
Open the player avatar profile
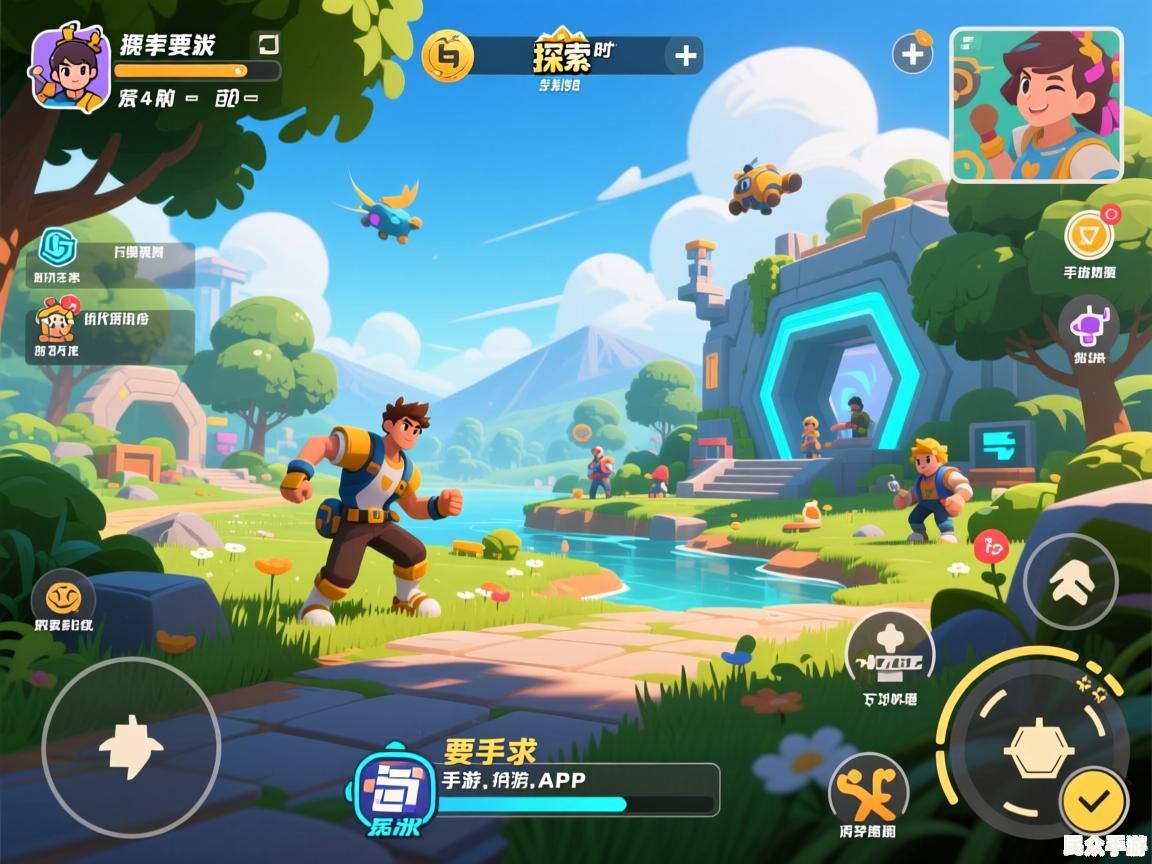70,68
